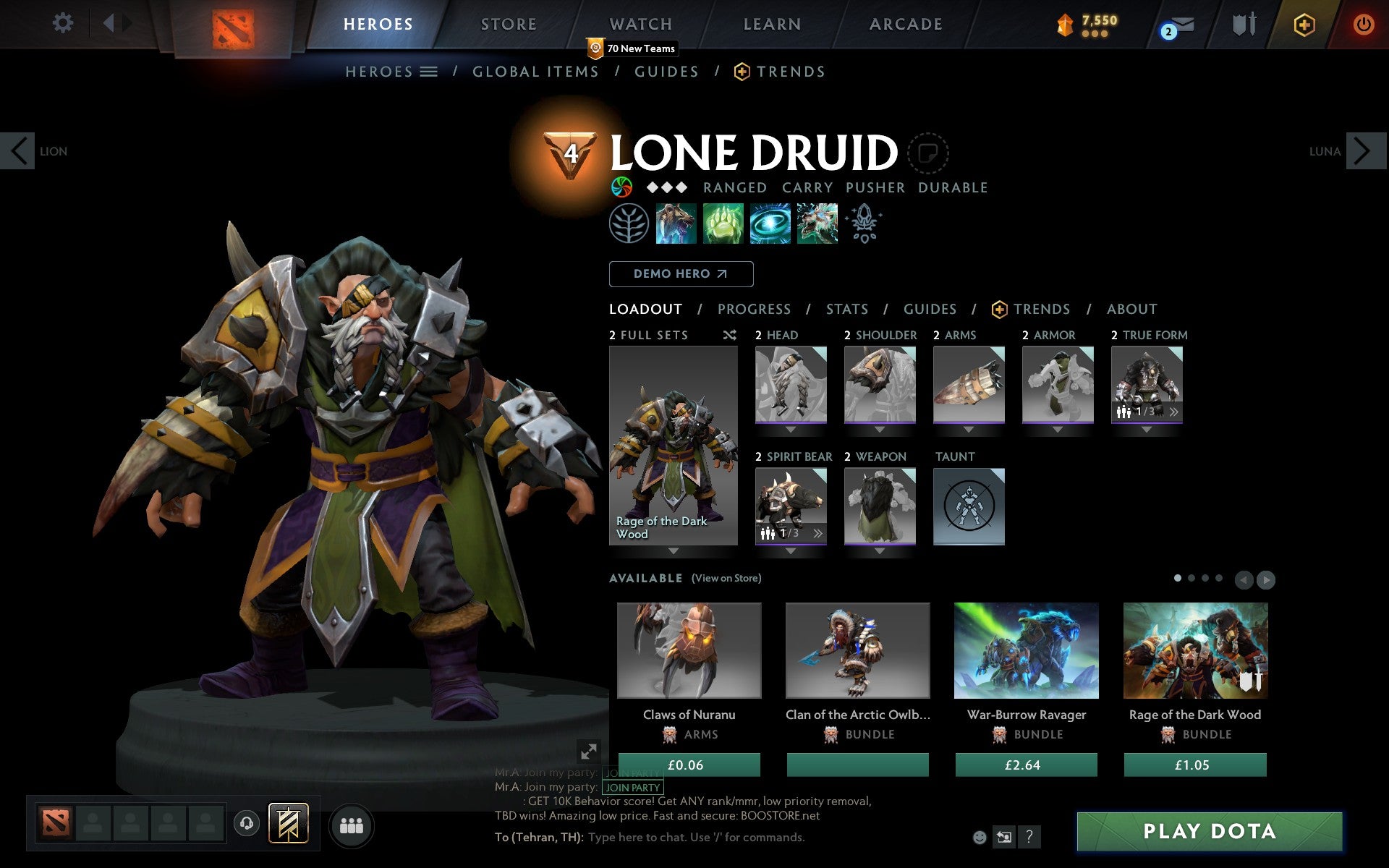Open the Summon Spirit Bear ability icon
Screen dimensions: 1389x868
(676, 224)
